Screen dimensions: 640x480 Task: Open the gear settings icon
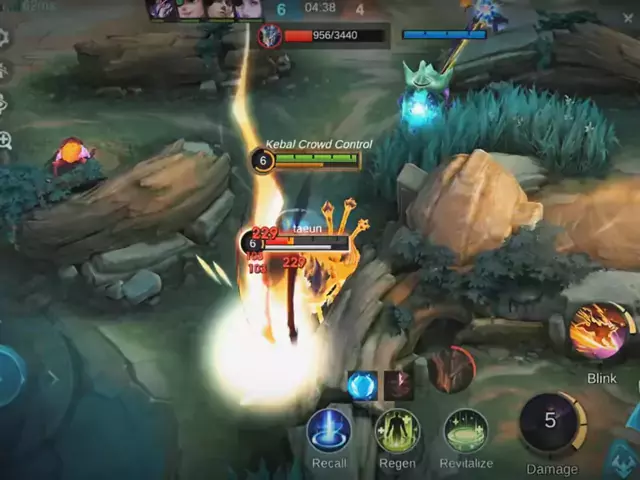tap(4, 38)
